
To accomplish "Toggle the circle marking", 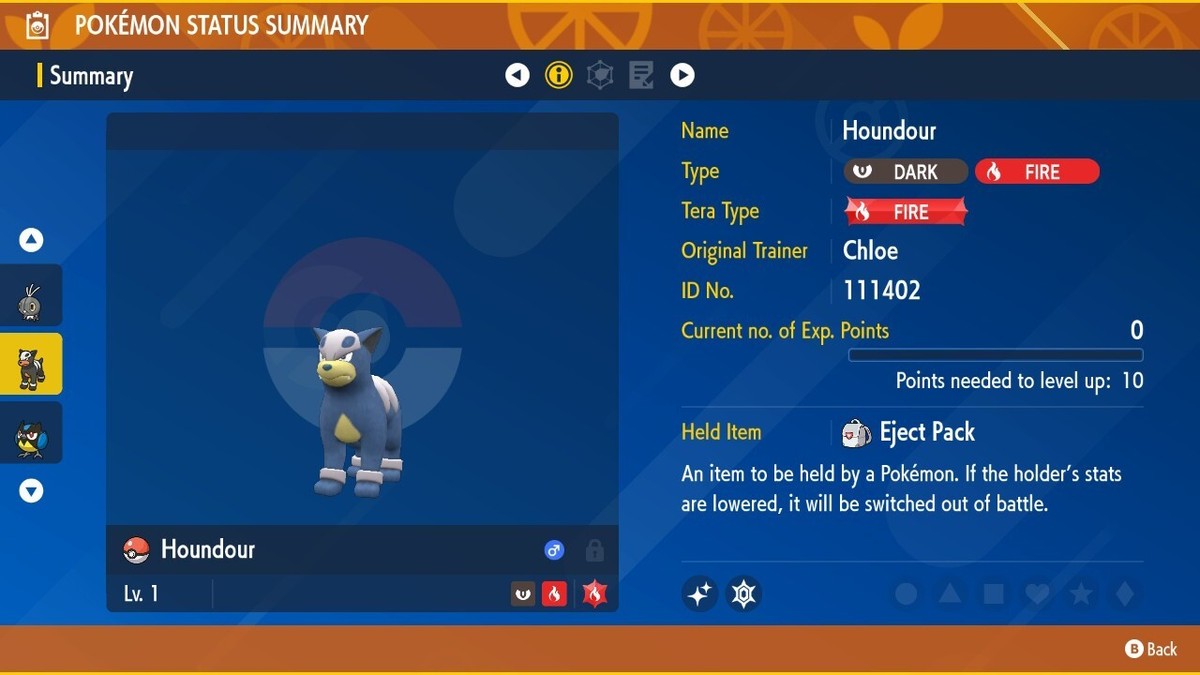I will [x=906, y=594].
